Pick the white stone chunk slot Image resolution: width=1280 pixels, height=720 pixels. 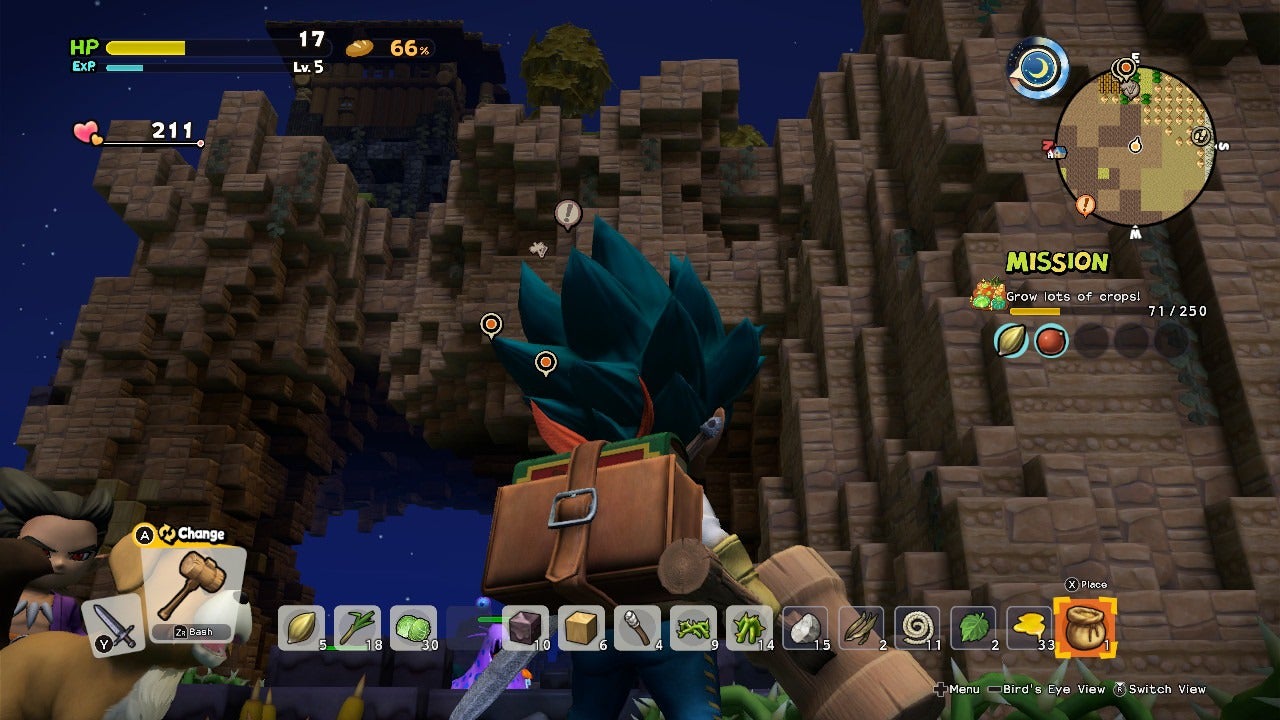[805, 628]
